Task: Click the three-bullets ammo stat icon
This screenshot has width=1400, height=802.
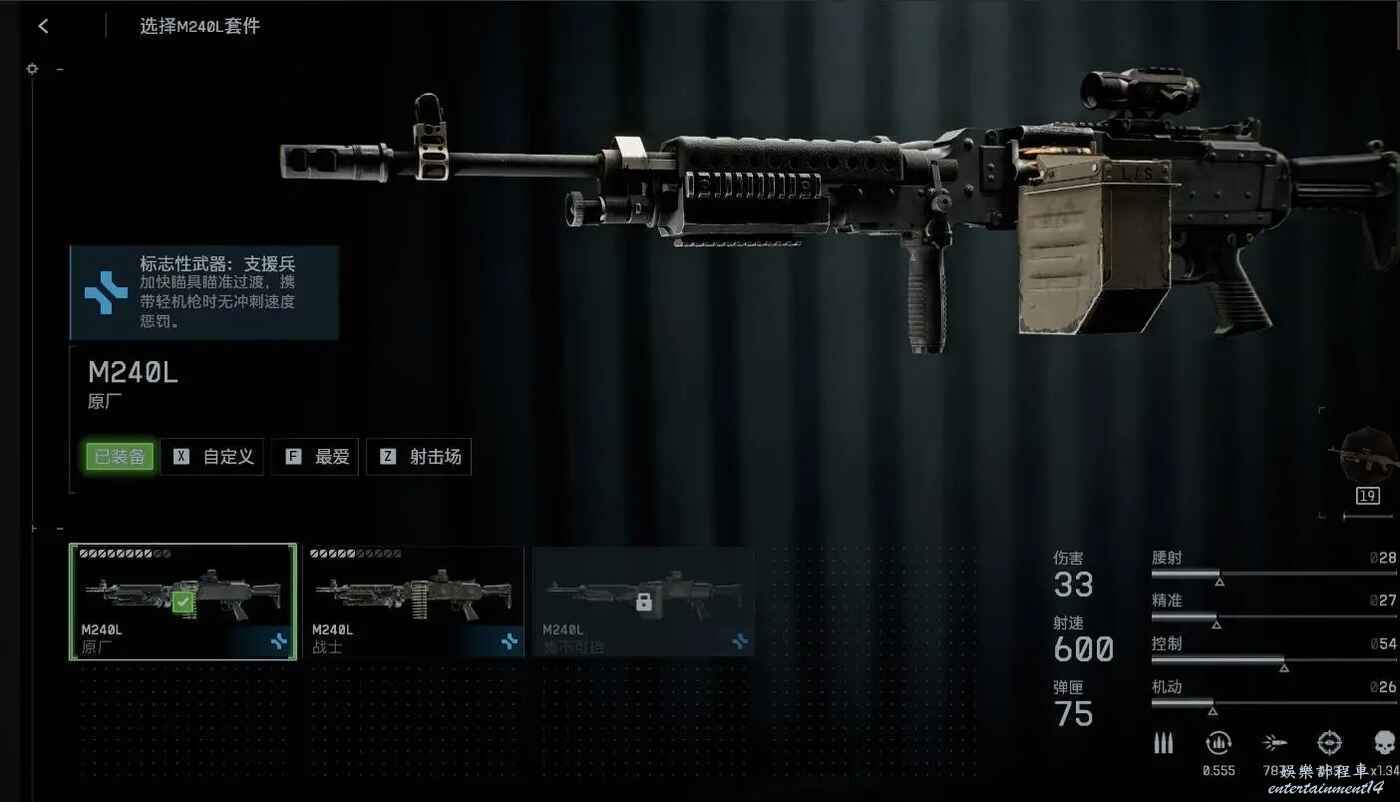Action: point(1164,743)
